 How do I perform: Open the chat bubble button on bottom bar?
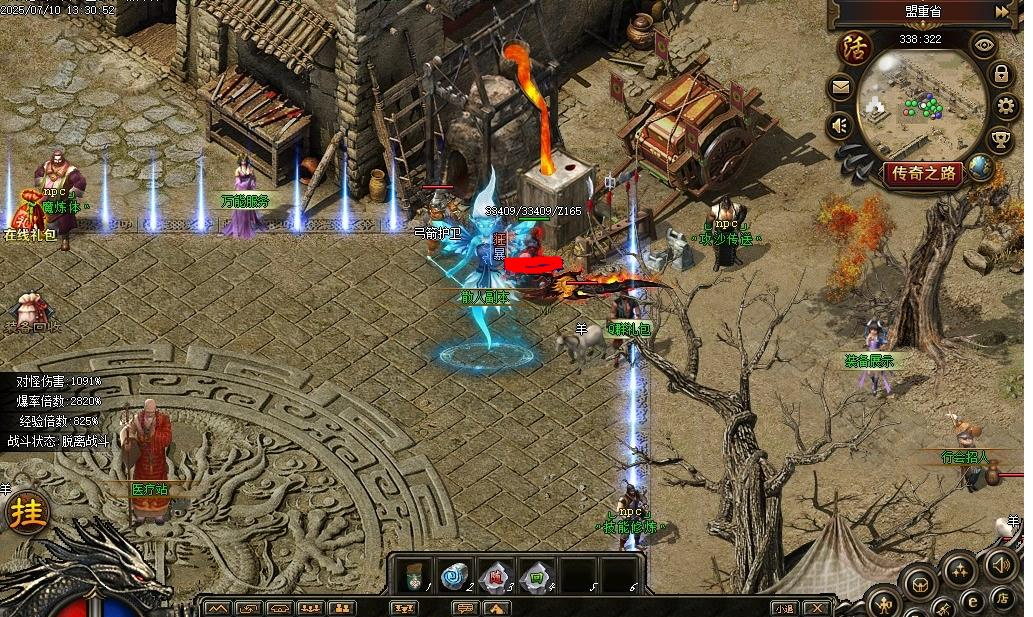[463, 607]
